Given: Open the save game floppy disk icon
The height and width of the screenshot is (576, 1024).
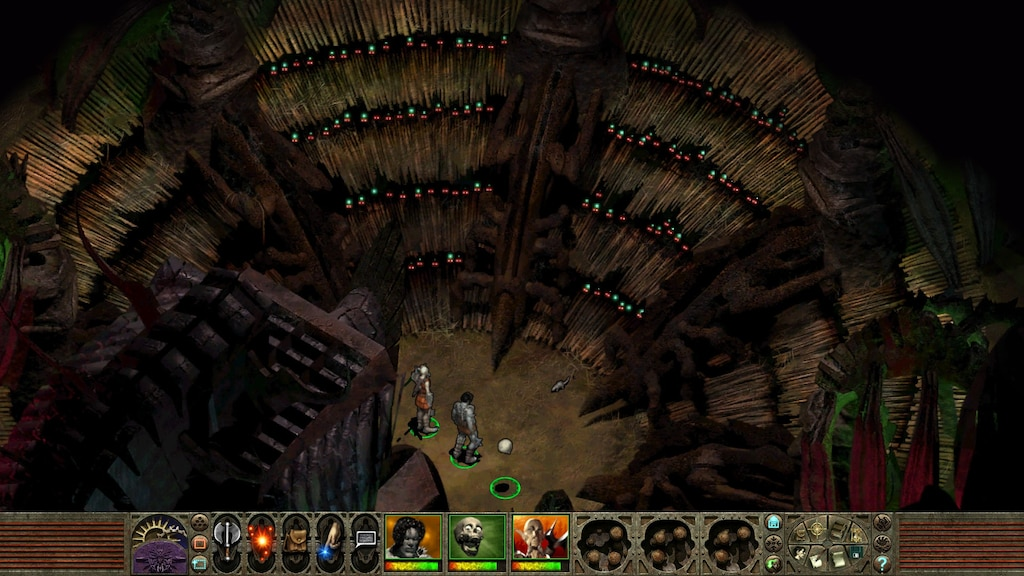Looking at the screenshot, I should [x=856, y=553].
